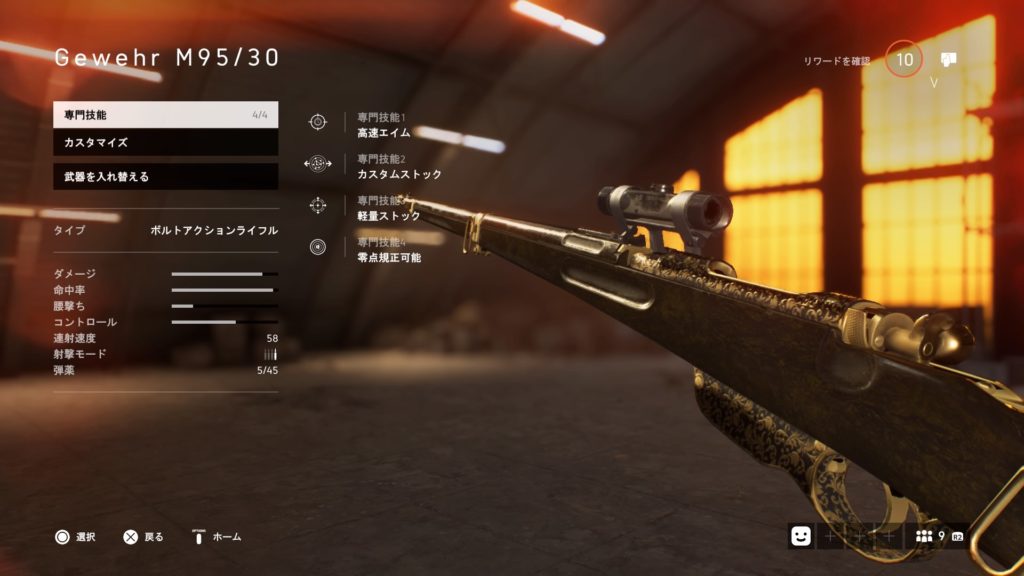Choose 武器を入れ替える to swap weapons

(x=165, y=177)
